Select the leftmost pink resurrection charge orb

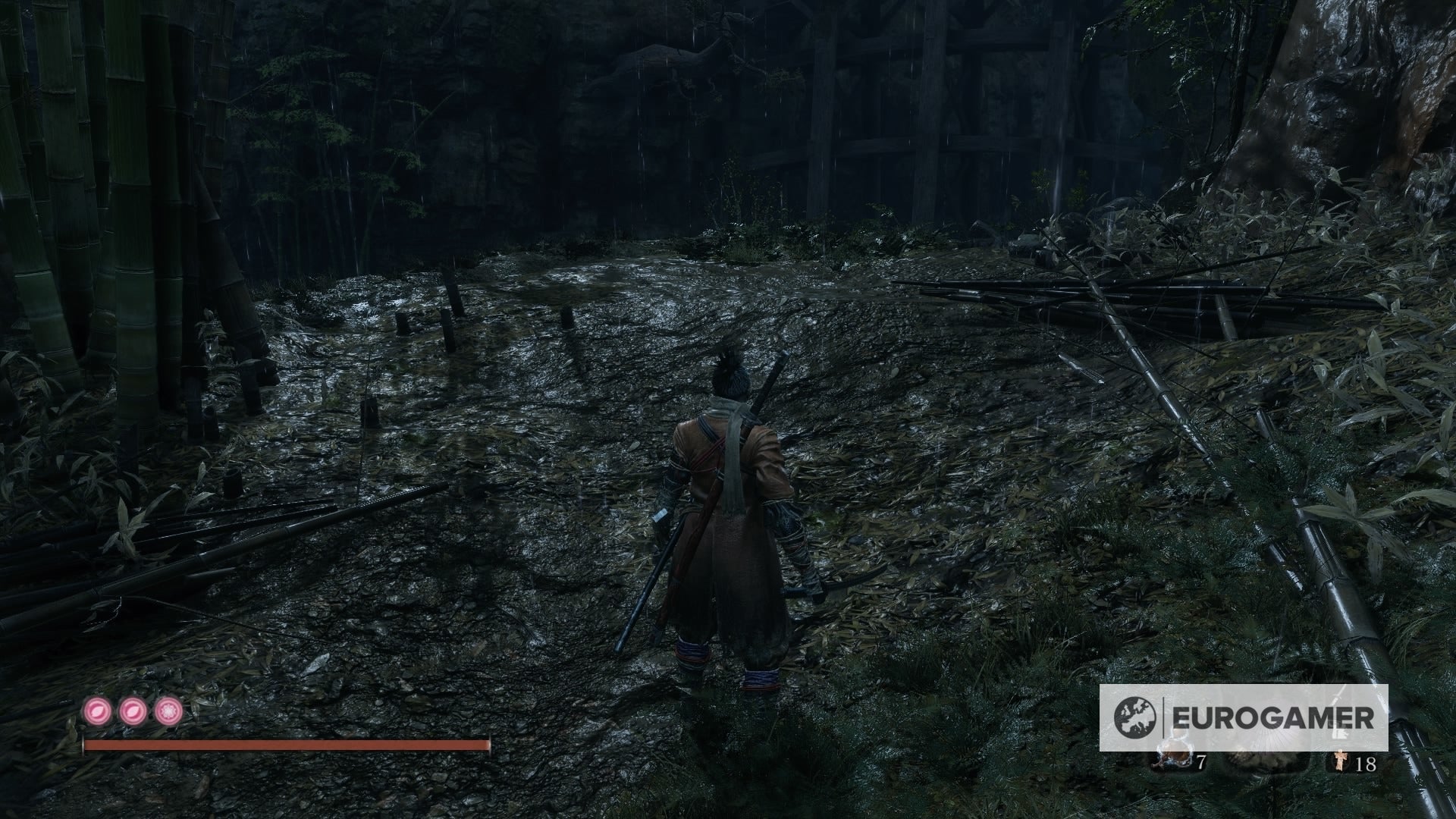pyautogui.click(x=99, y=711)
